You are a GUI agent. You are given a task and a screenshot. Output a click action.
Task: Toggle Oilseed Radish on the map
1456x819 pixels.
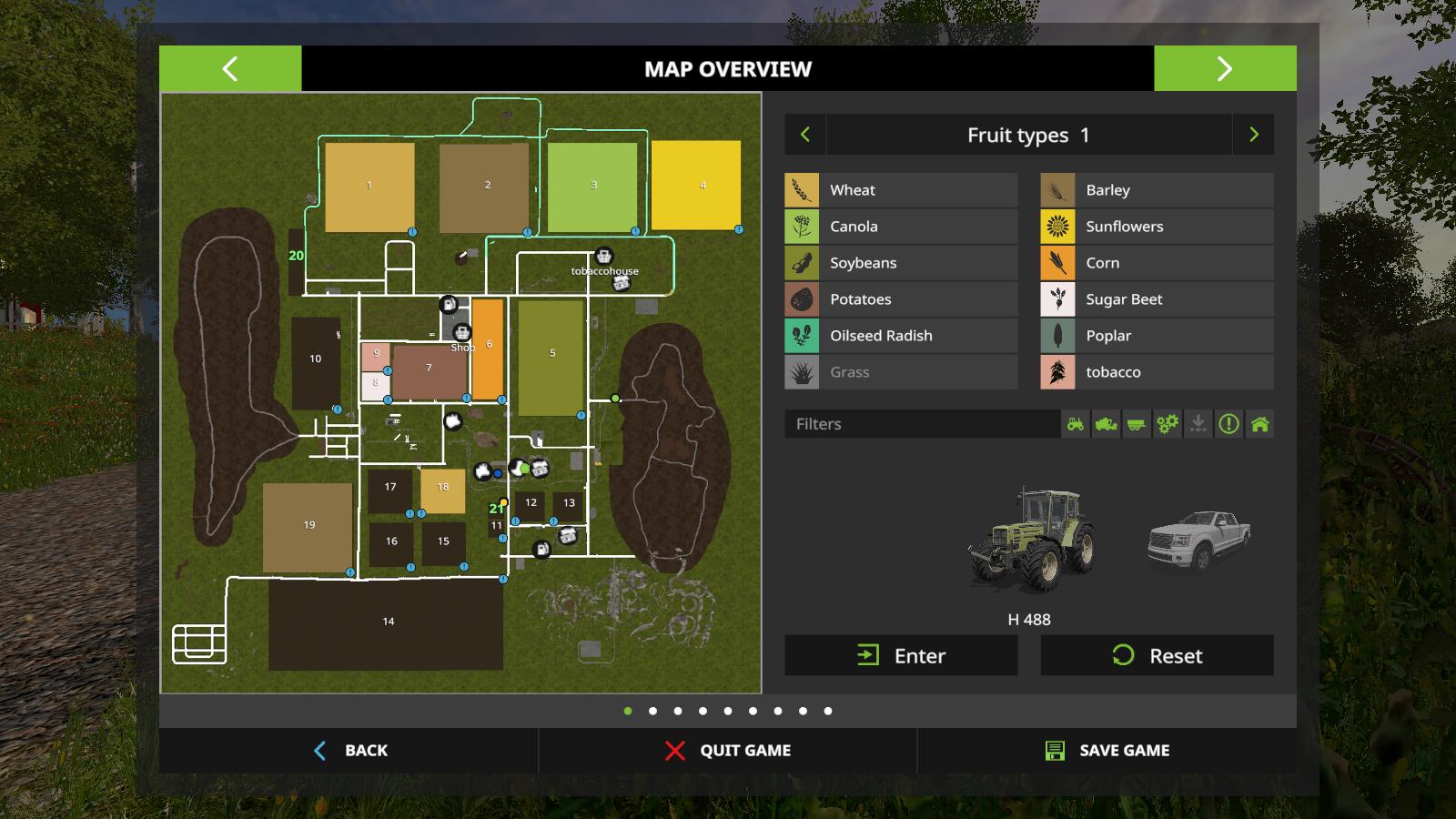(901, 336)
